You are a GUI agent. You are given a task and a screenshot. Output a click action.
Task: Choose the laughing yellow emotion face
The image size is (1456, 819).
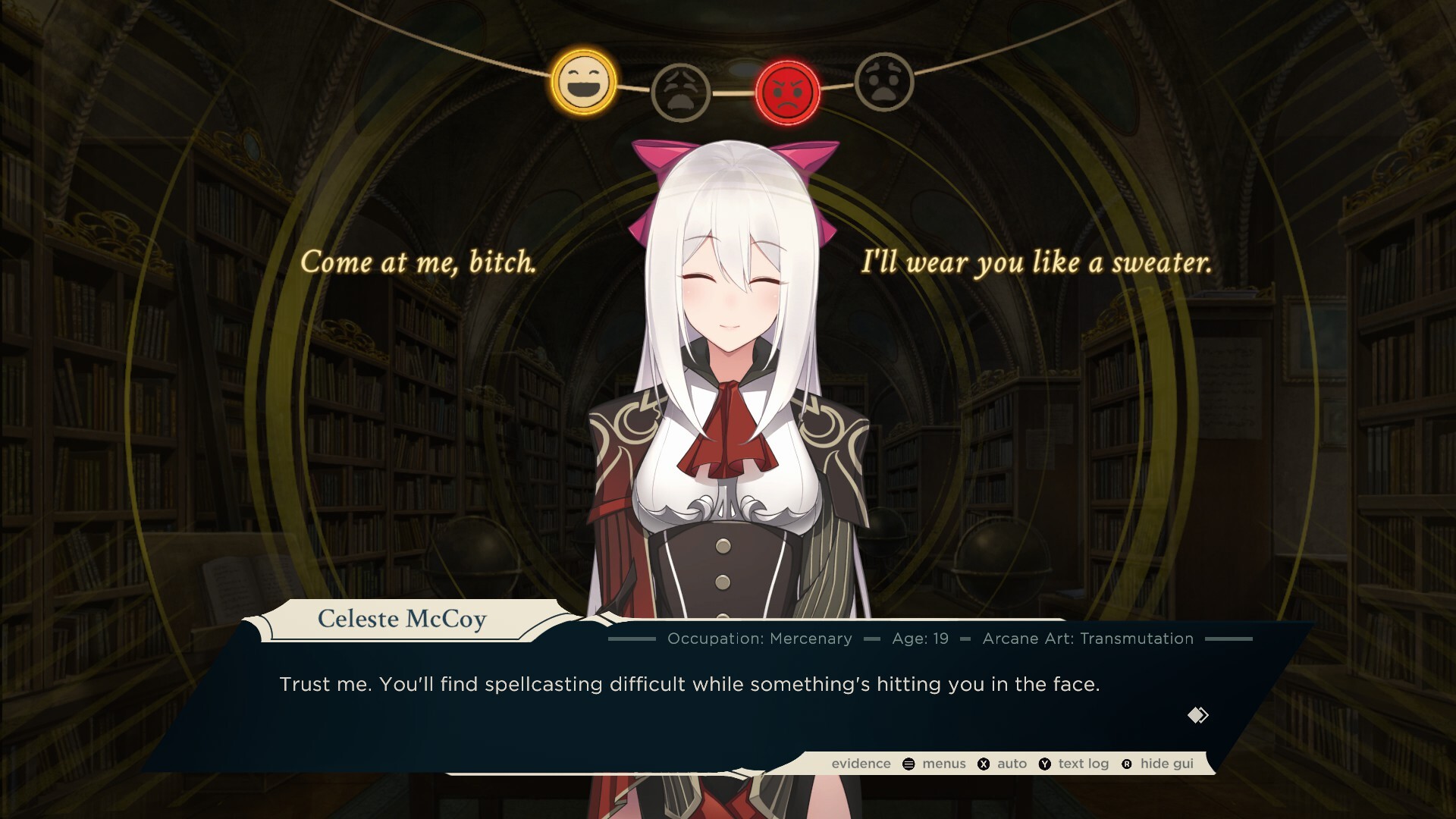coord(582,82)
